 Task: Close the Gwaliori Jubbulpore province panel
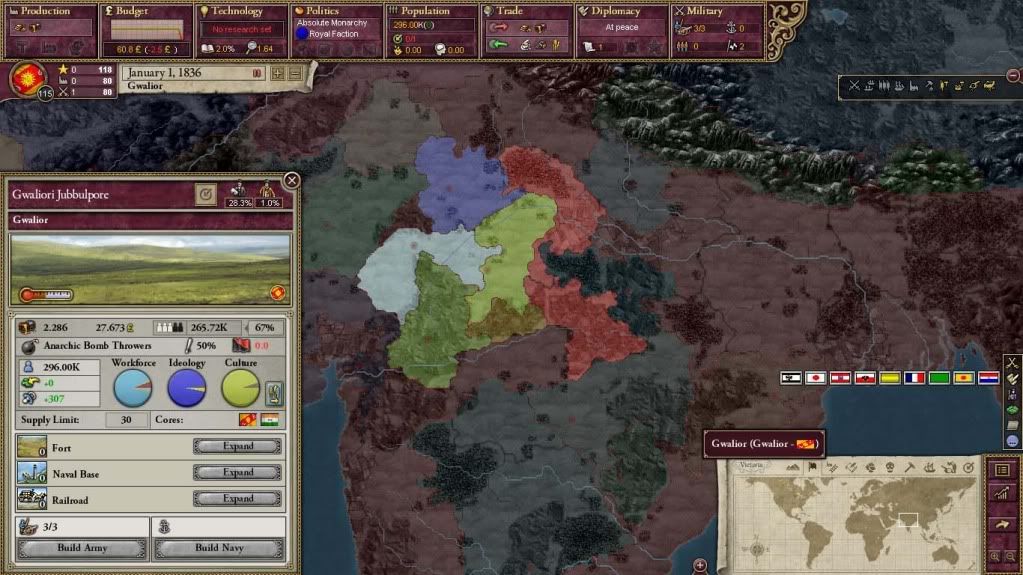292,180
